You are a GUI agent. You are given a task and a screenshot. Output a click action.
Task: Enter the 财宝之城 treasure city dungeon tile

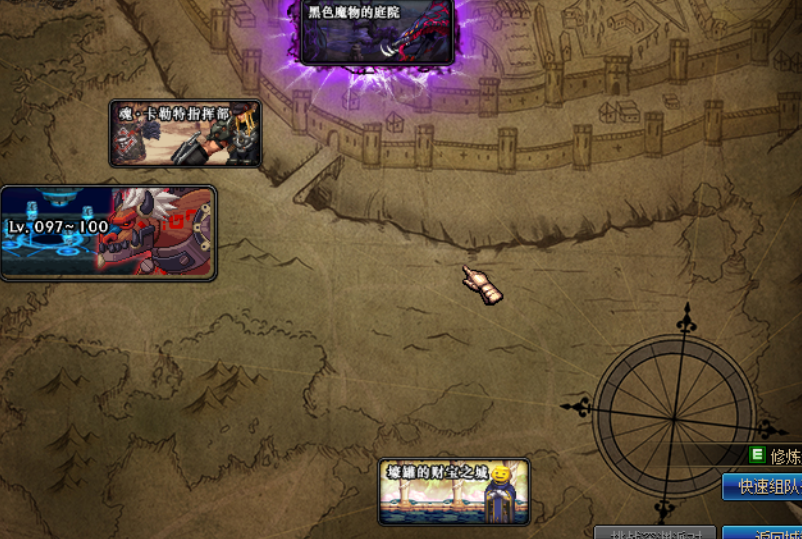click(x=454, y=492)
